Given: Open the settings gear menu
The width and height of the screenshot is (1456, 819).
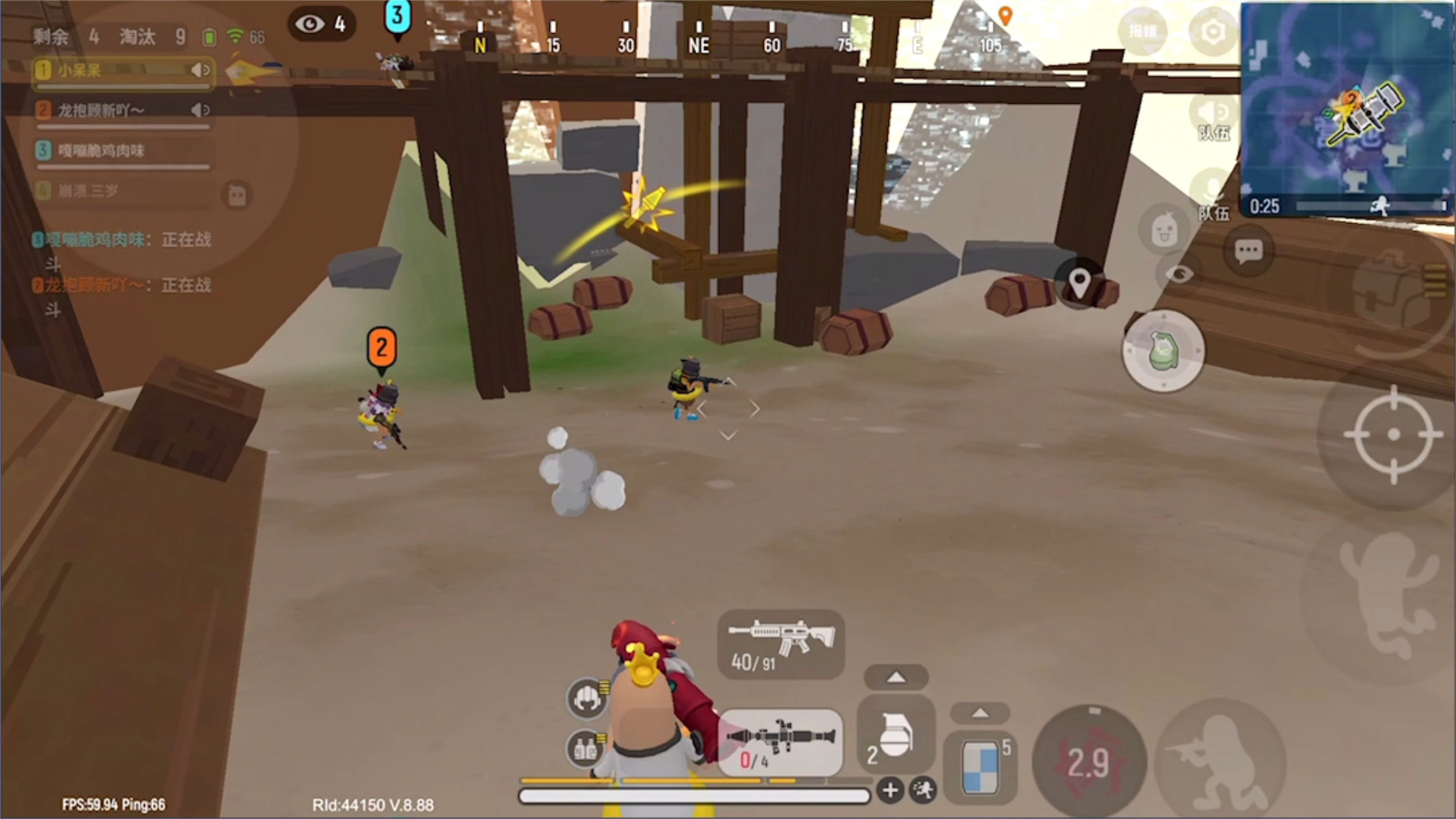Looking at the screenshot, I should [x=1213, y=31].
